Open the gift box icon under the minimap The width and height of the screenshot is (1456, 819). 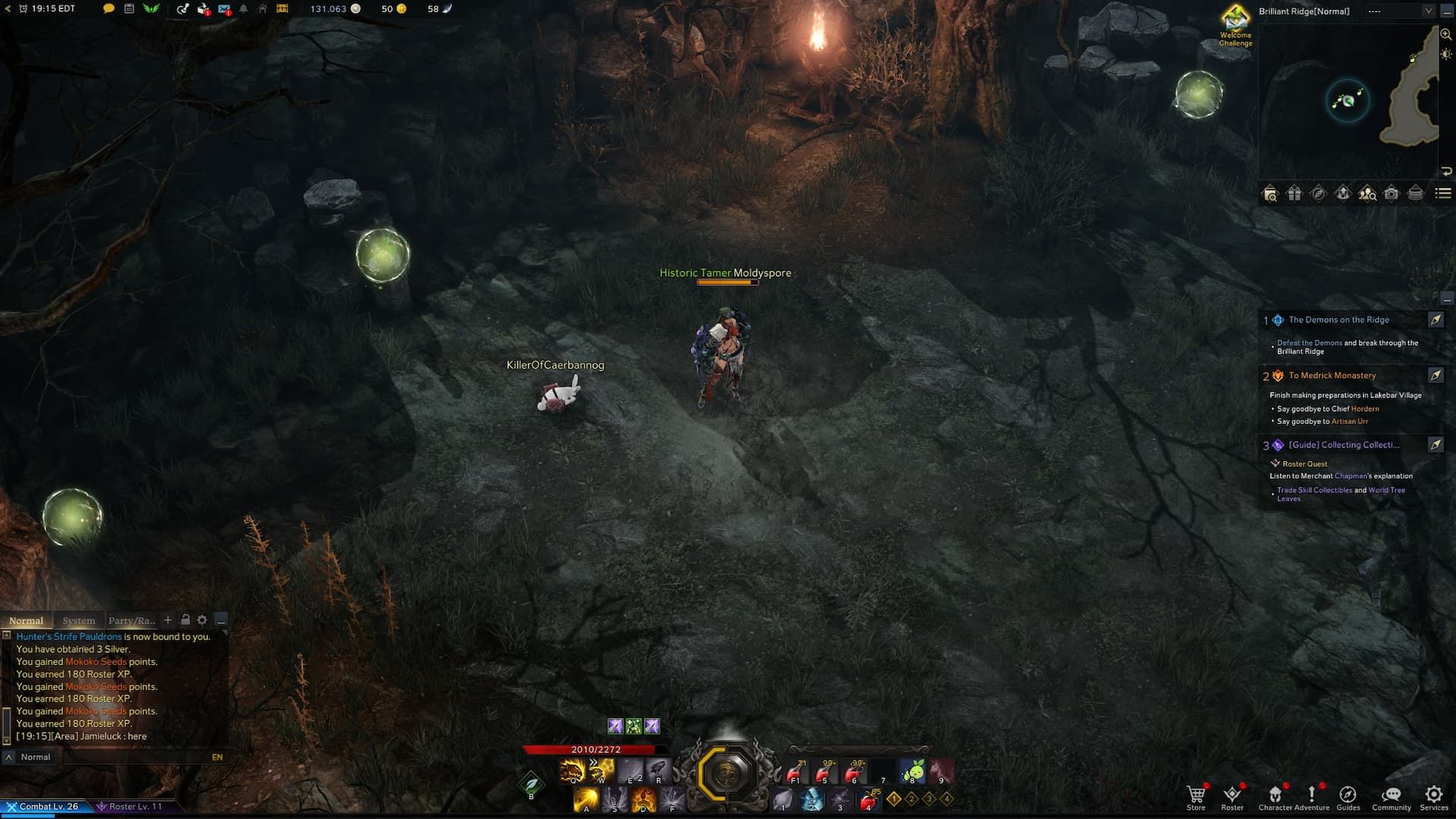point(1295,194)
